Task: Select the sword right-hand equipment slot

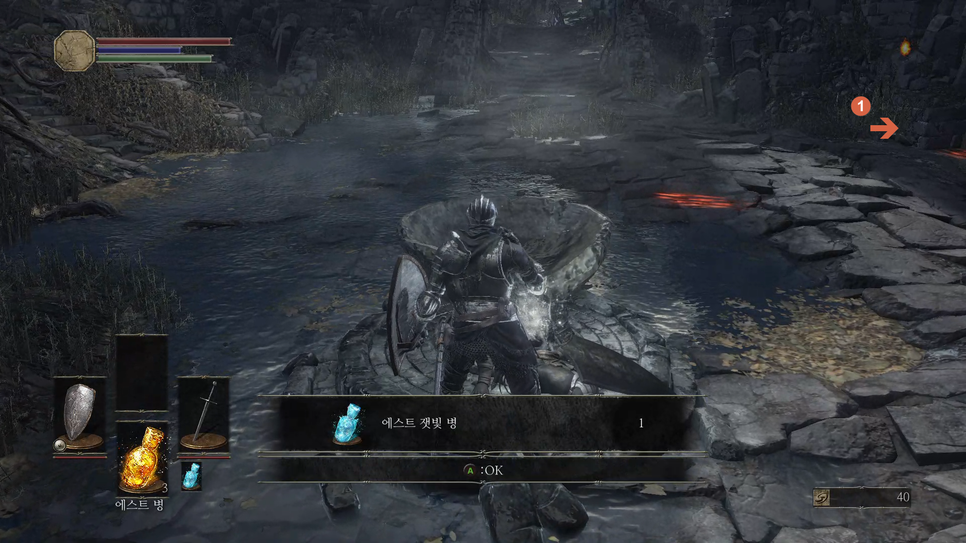Action: 203,415
